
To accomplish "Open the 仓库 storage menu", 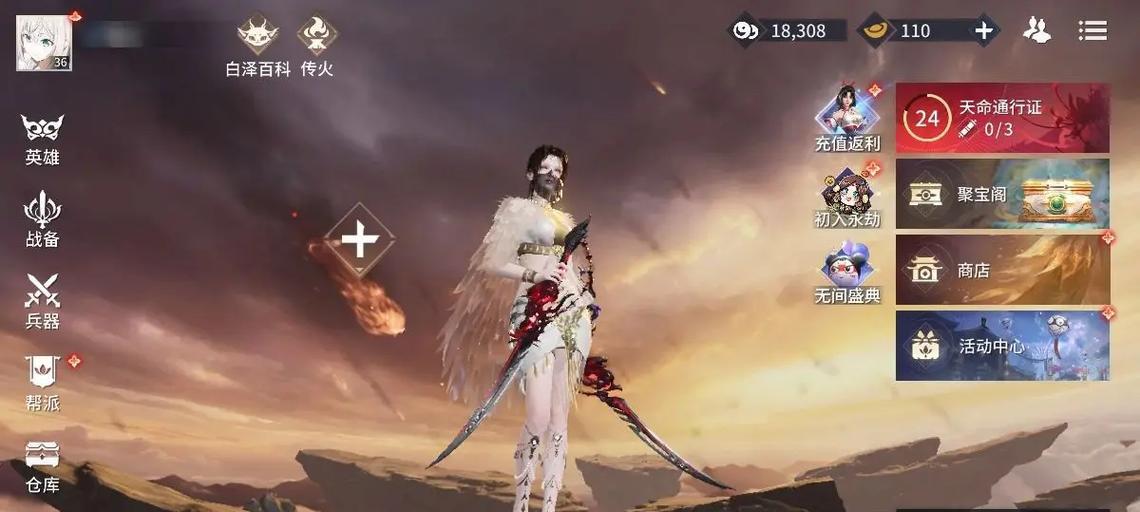I will point(42,465).
